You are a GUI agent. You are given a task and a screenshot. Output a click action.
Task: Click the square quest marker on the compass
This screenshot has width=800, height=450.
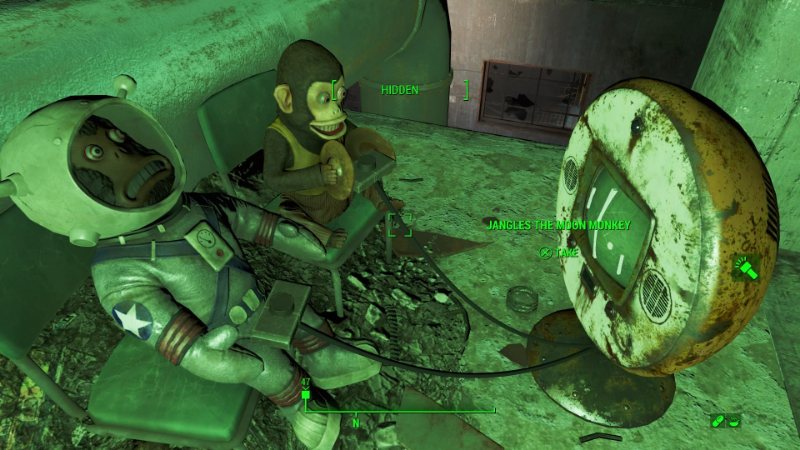pyautogui.click(x=306, y=394)
